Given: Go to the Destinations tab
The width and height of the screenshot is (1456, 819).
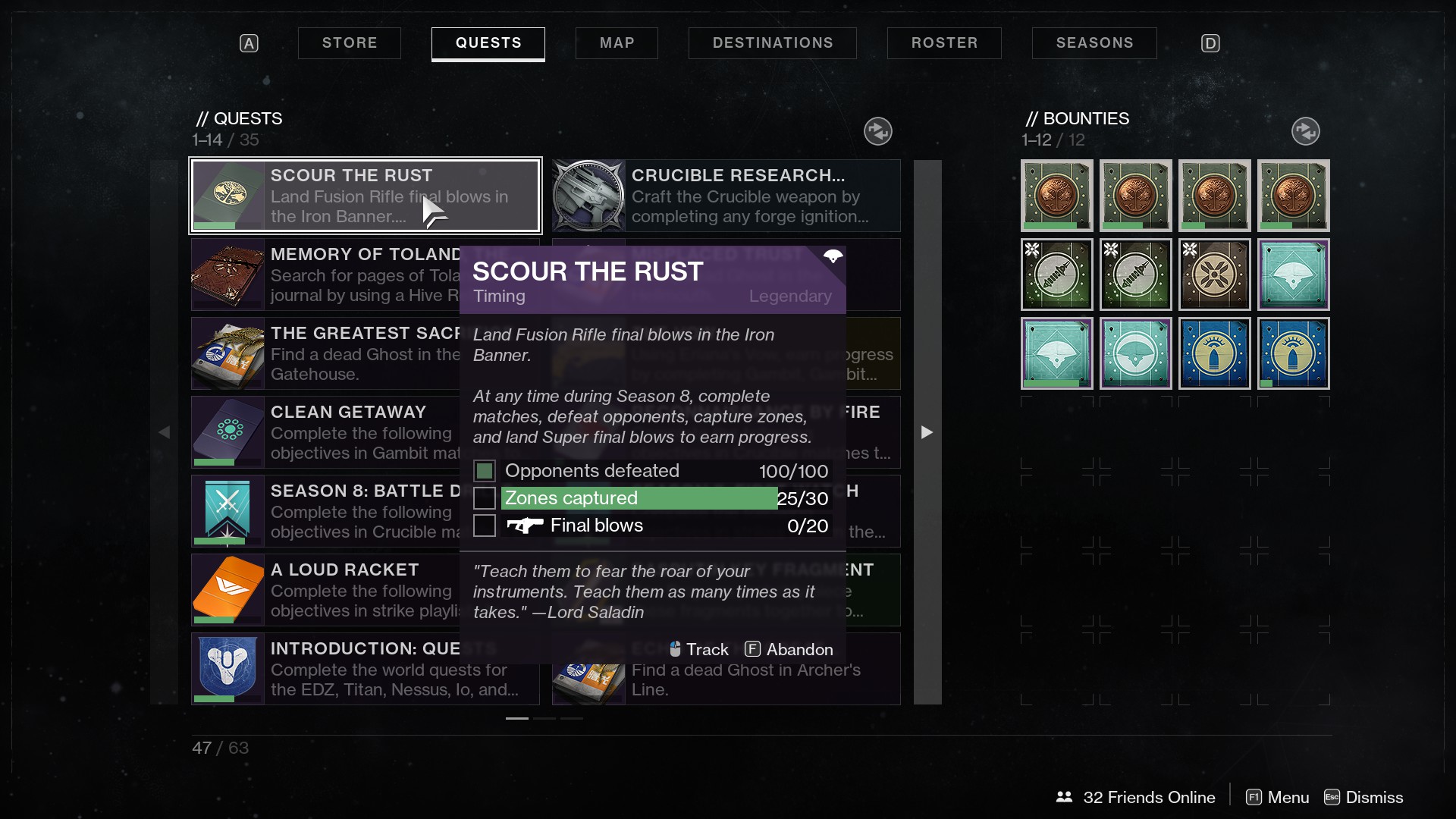Looking at the screenshot, I should click(x=772, y=43).
